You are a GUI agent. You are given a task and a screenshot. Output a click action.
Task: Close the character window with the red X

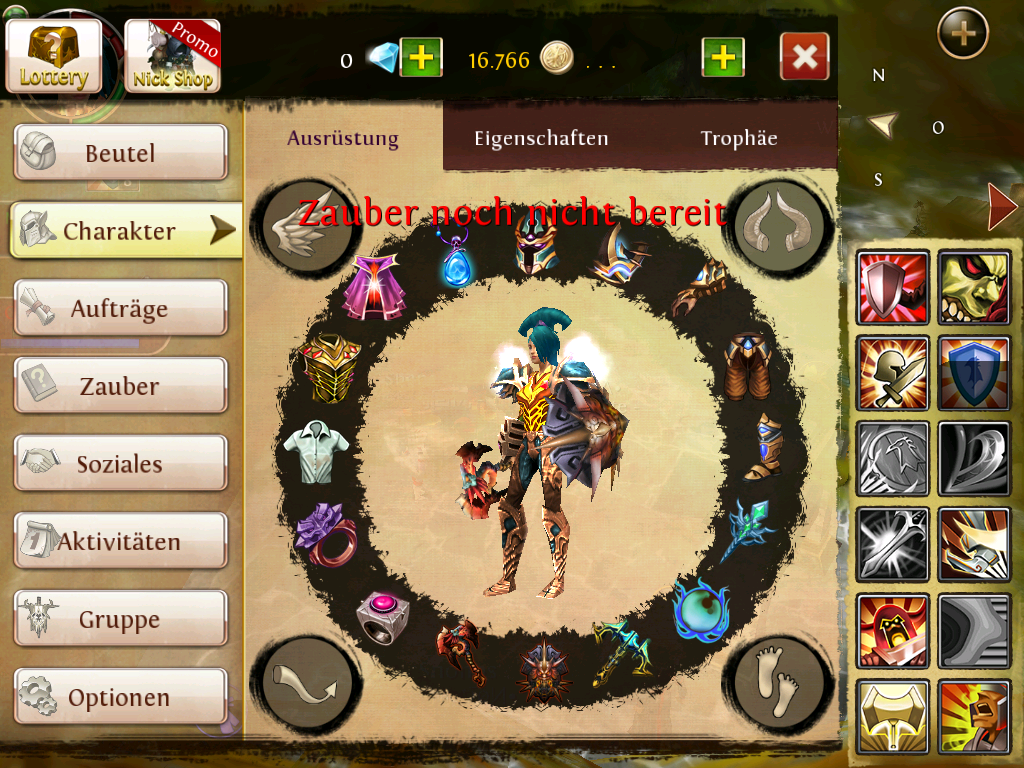(x=804, y=57)
